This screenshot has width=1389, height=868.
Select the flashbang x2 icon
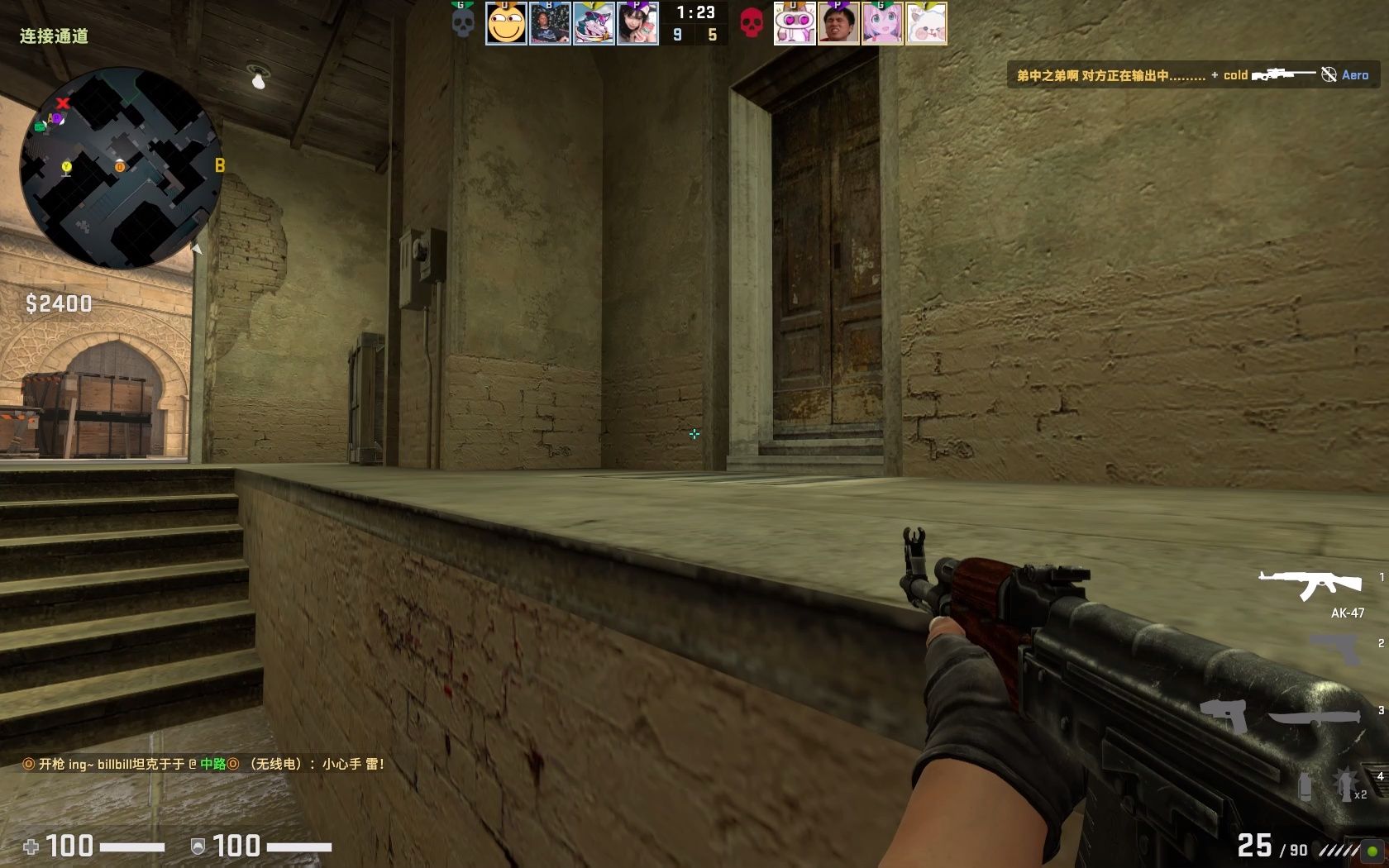(1344, 784)
